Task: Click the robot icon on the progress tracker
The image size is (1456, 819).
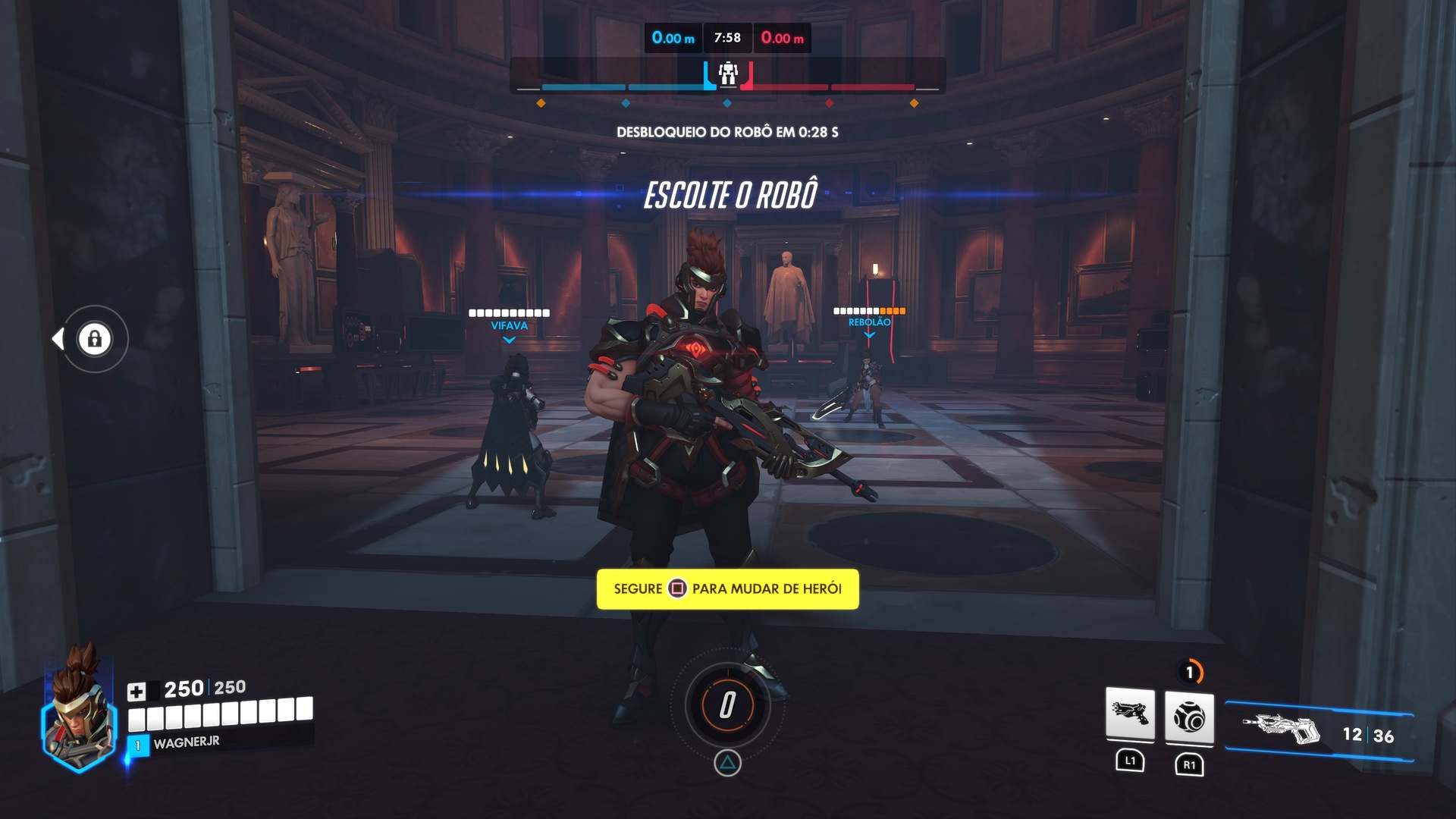Action: click(728, 74)
